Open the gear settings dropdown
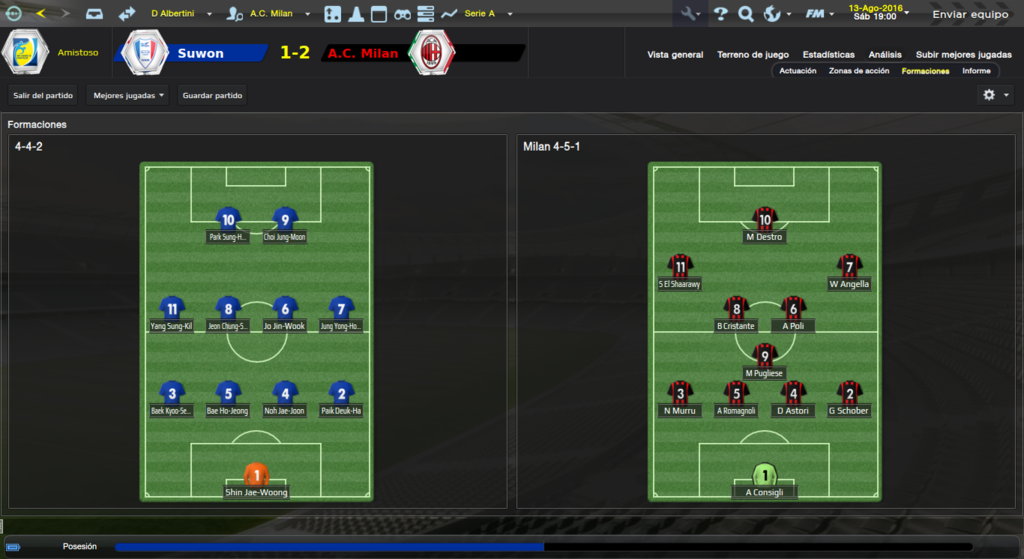The height and width of the screenshot is (559, 1024). click(995, 95)
